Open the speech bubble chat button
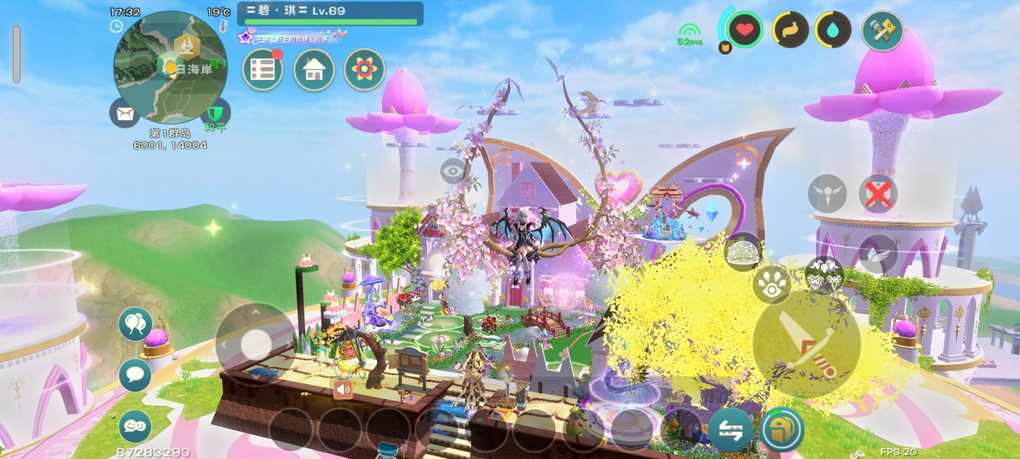The image size is (1020, 459). [x=135, y=375]
